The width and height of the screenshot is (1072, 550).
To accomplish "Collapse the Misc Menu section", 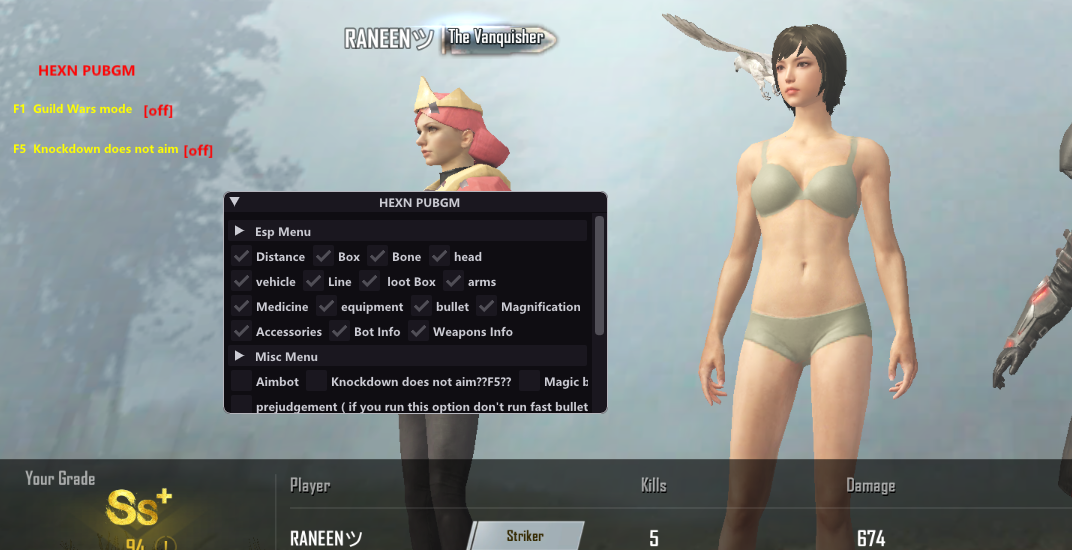I will (x=240, y=356).
